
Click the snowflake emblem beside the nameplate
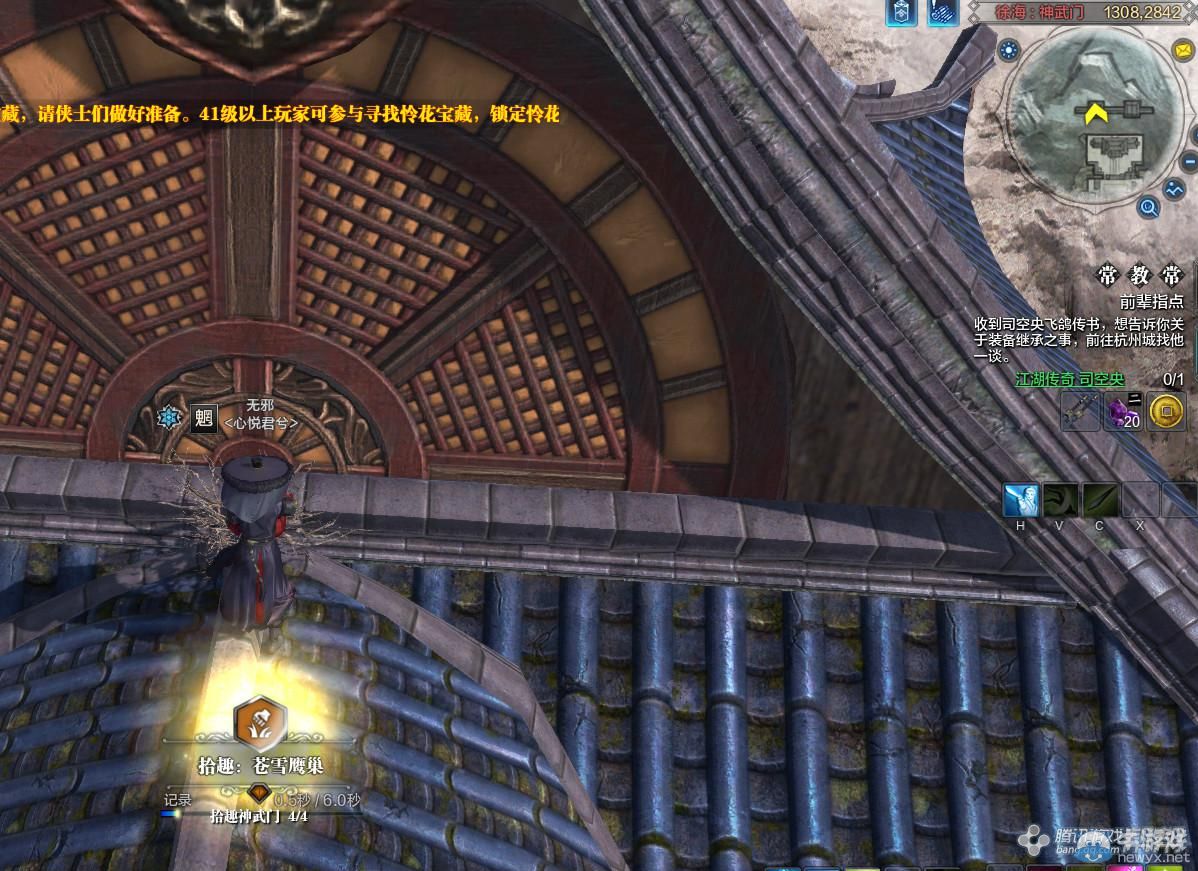(169, 418)
